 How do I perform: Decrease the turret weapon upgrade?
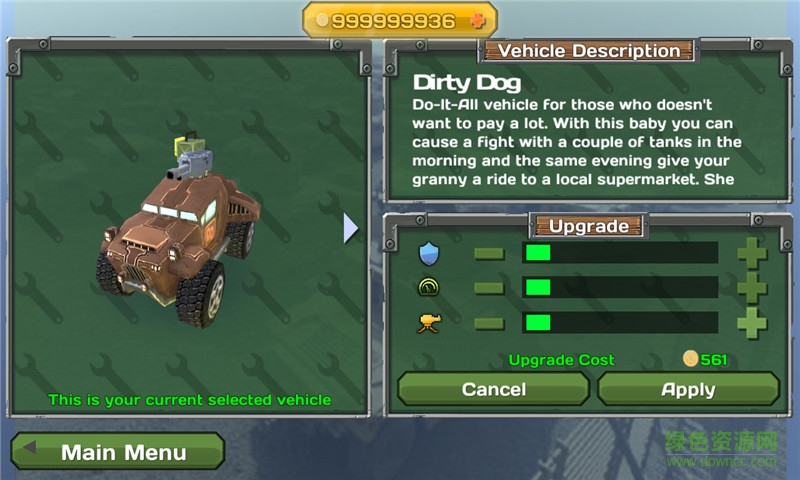coord(489,323)
